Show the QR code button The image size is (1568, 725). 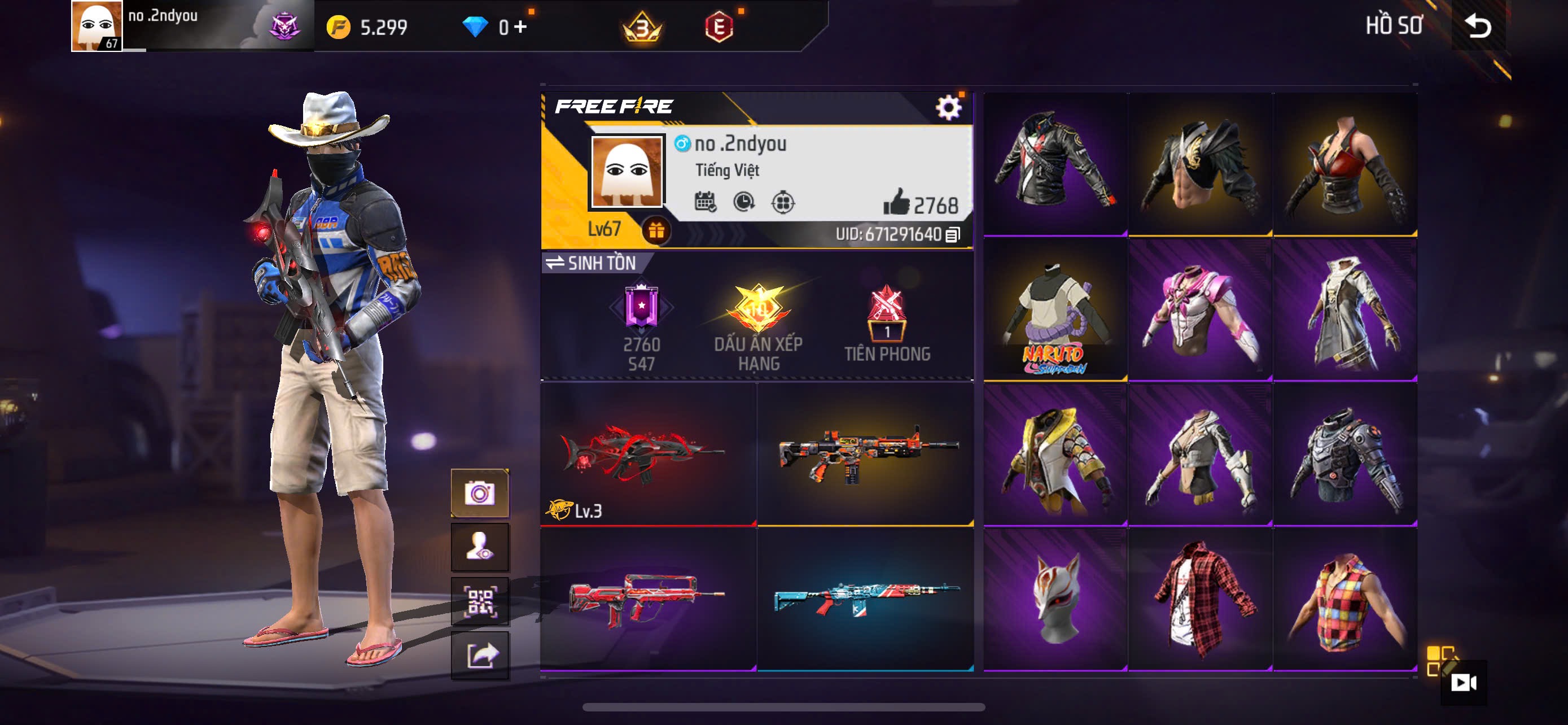pos(480,601)
